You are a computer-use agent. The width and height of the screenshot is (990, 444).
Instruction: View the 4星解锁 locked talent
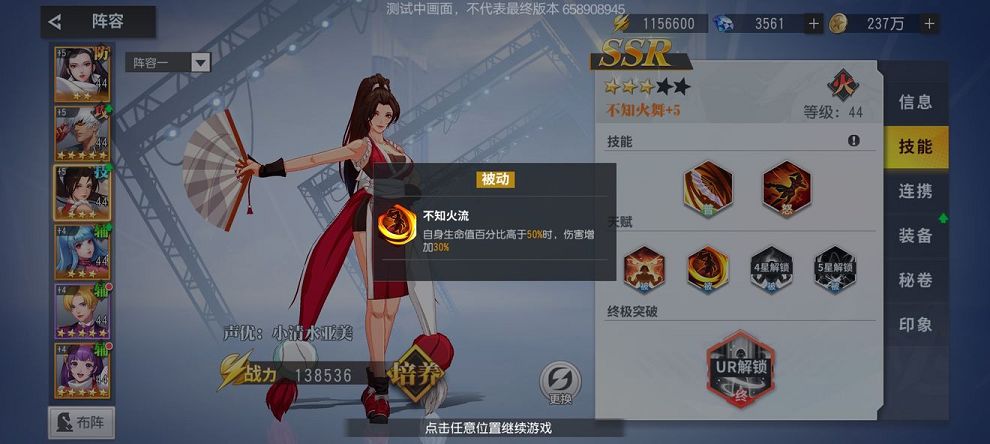click(771, 268)
